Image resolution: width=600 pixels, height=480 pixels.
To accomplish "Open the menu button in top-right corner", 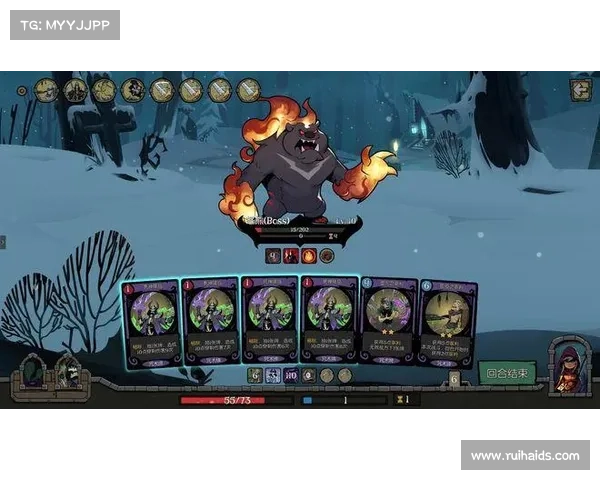I will coord(580,90).
